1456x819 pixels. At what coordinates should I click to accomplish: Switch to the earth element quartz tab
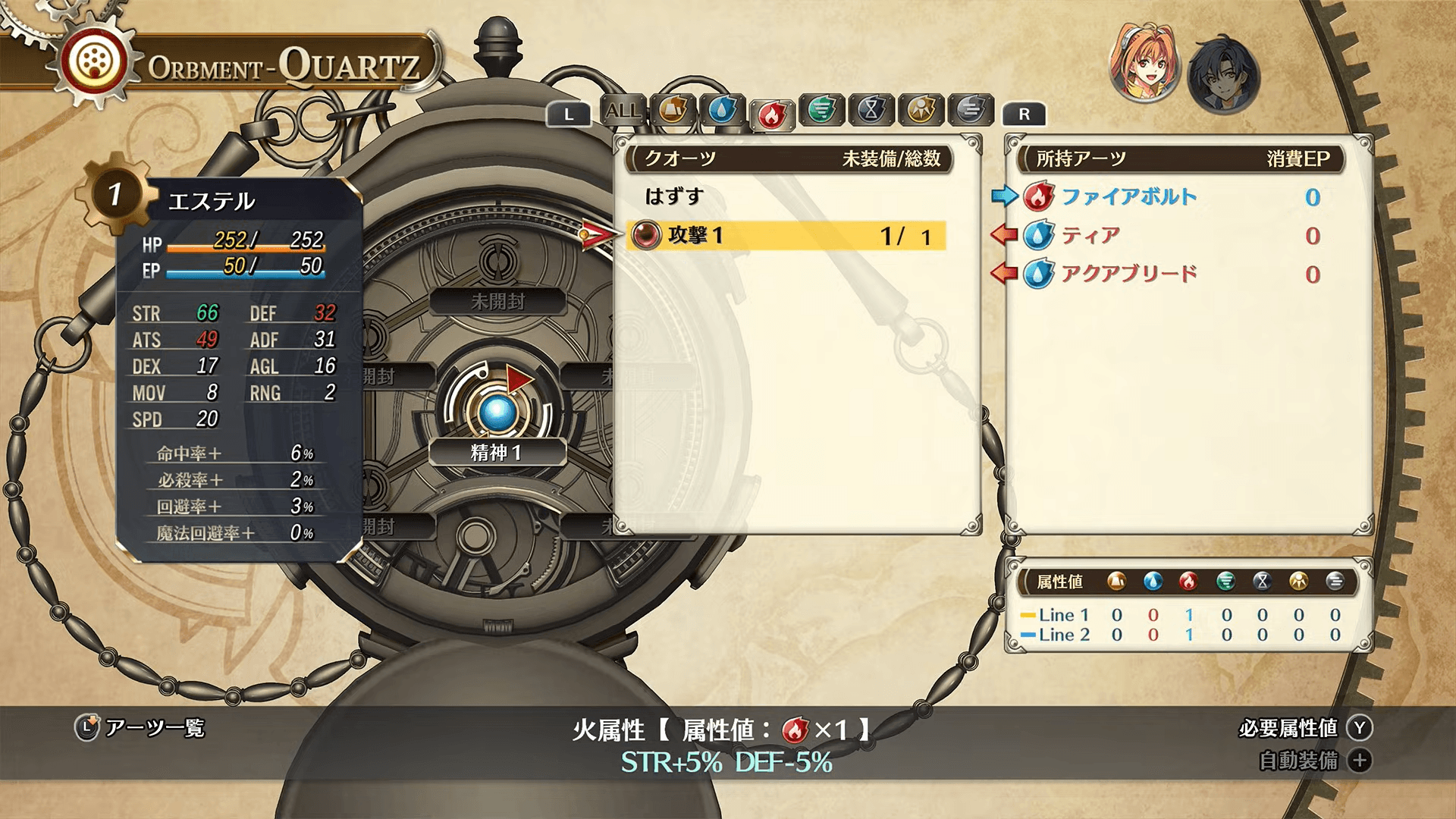[x=673, y=111]
